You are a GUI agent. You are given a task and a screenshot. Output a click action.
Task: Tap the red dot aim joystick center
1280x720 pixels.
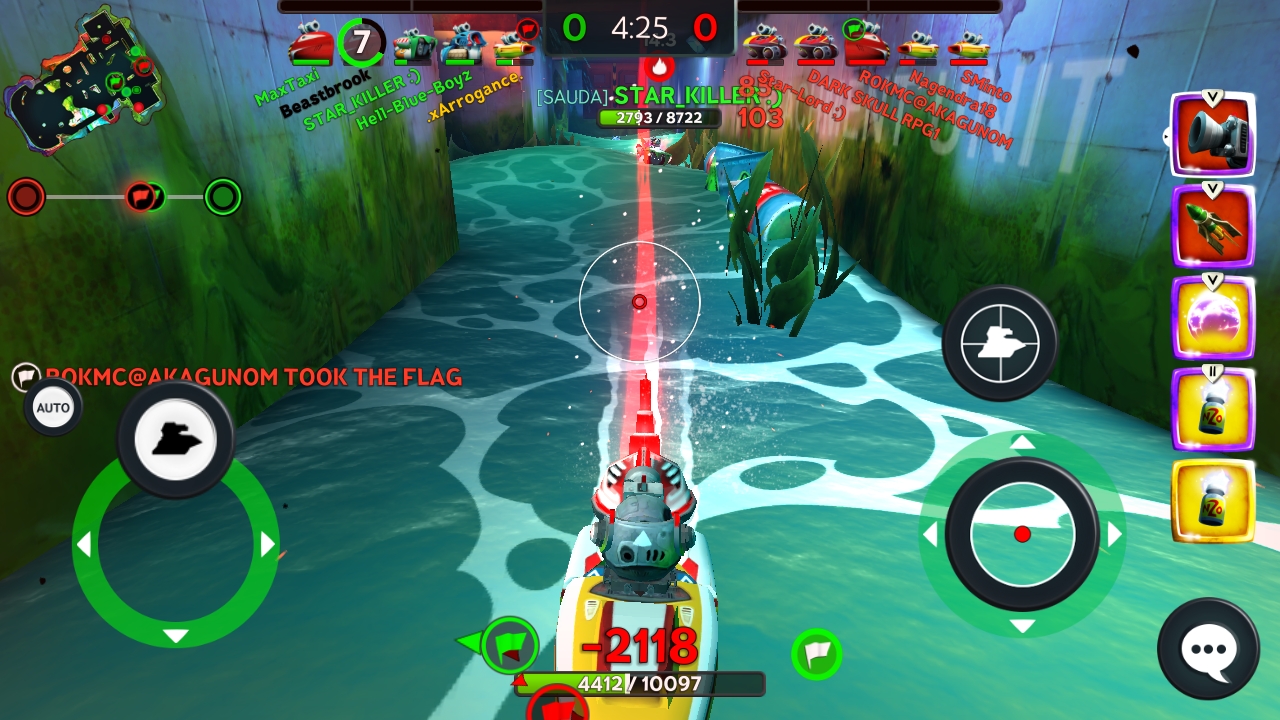[x=1022, y=534]
